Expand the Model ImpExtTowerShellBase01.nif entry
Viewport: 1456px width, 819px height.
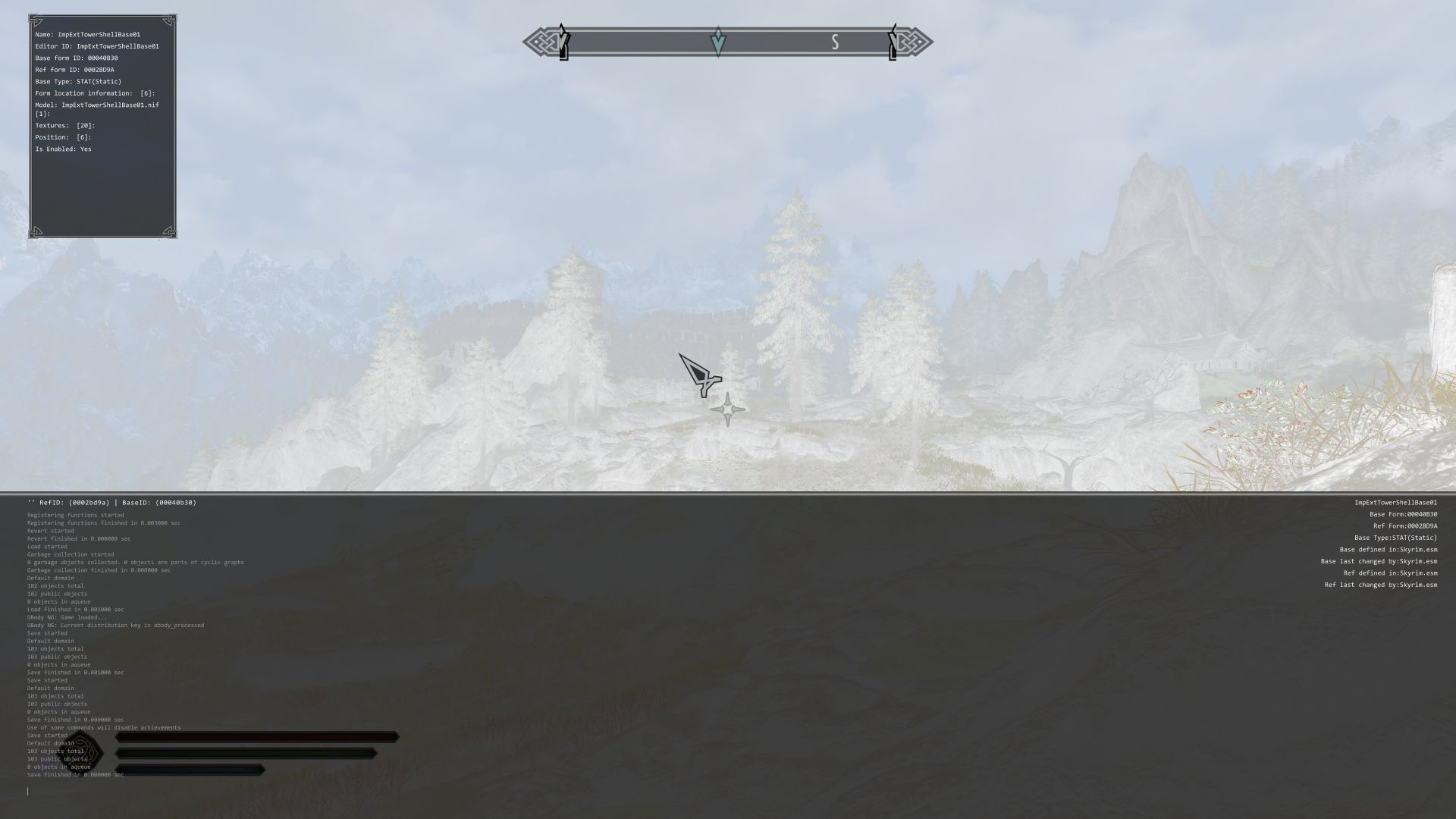click(x=97, y=105)
